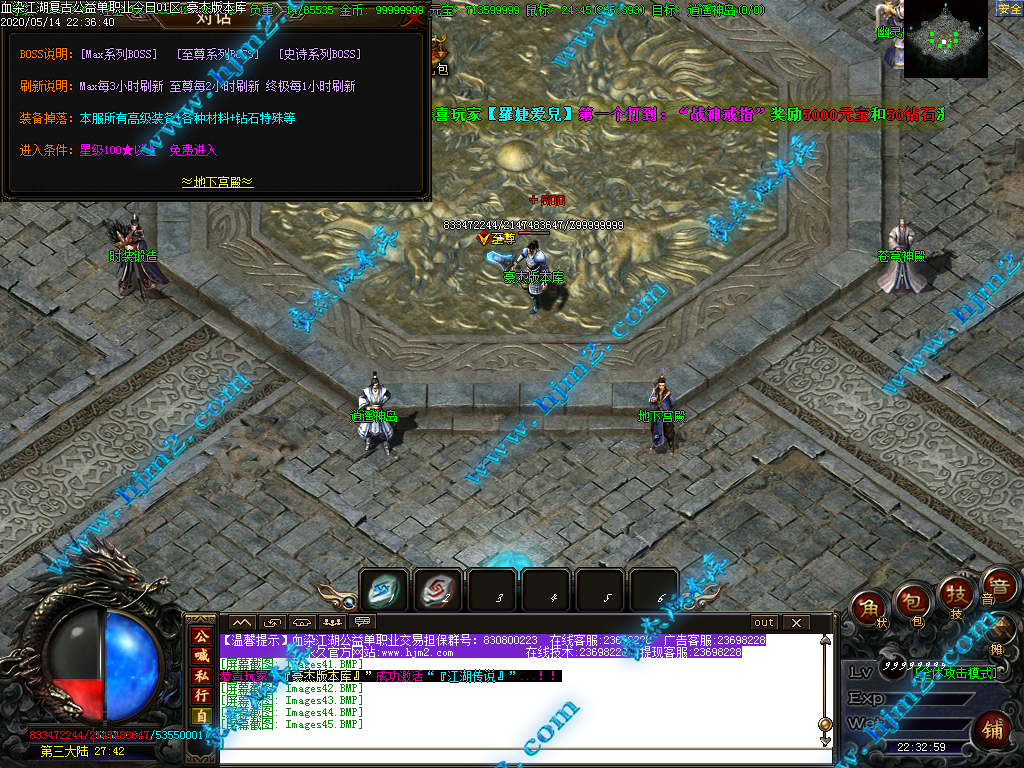Image resolution: width=1024 pixels, height=768 pixels.
Task: Close the chat window with X
Action: pos(796,623)
